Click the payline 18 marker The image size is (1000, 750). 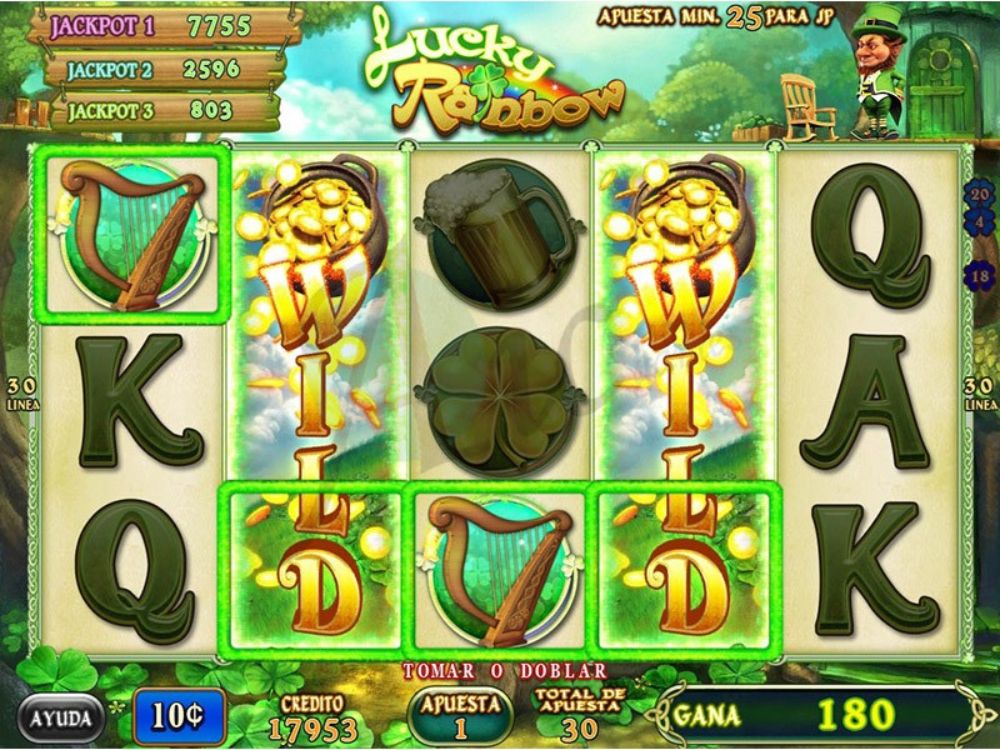pos(980,274)
